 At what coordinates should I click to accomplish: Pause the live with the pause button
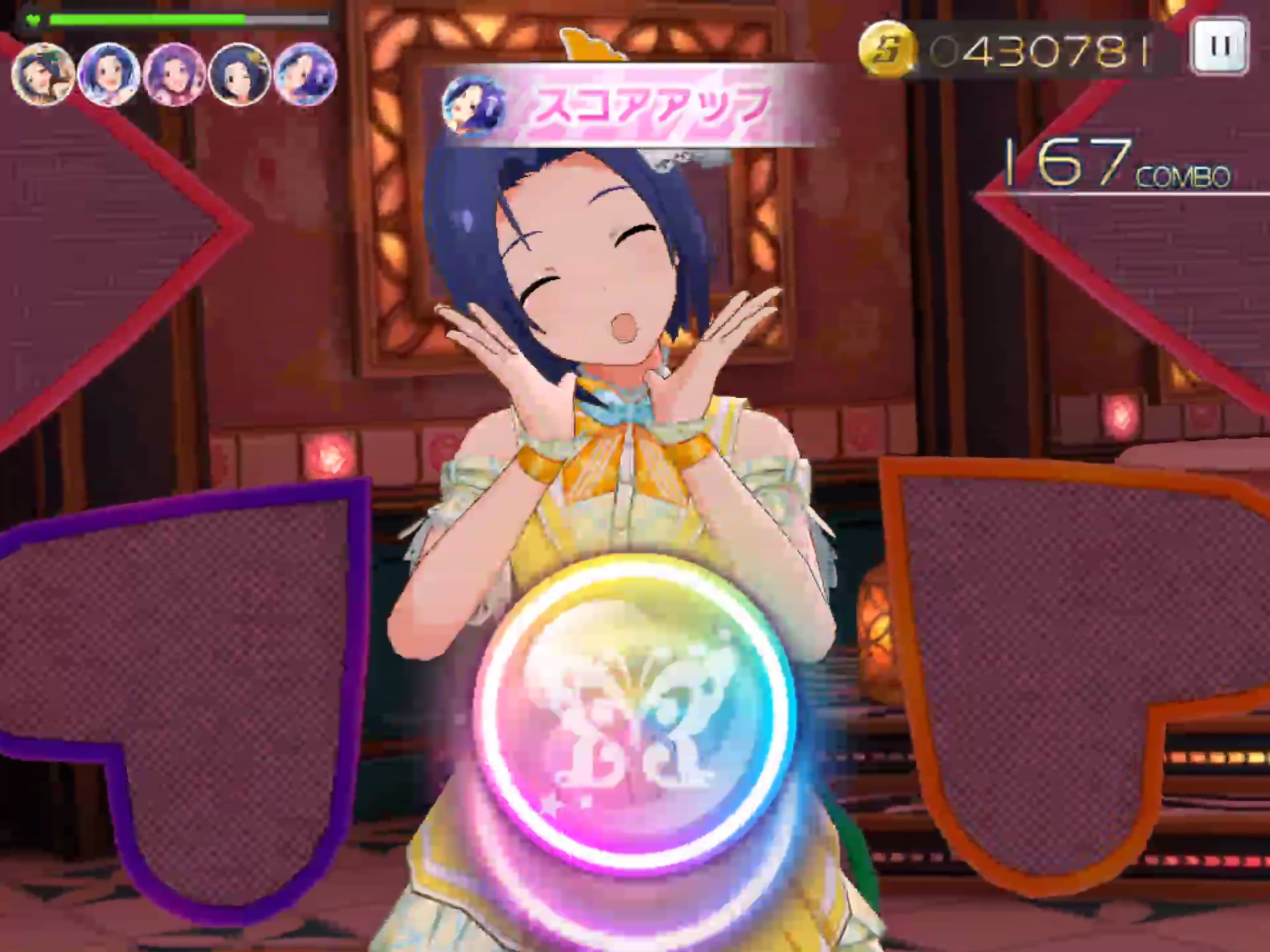click(1219, 46)
